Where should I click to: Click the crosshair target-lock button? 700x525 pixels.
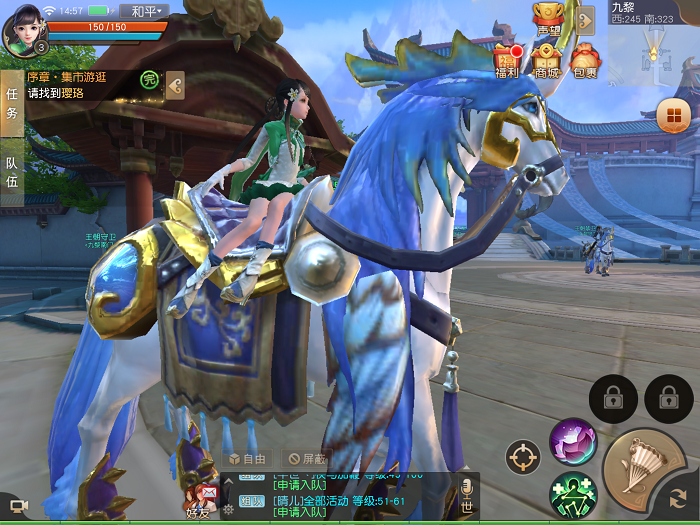523,457
